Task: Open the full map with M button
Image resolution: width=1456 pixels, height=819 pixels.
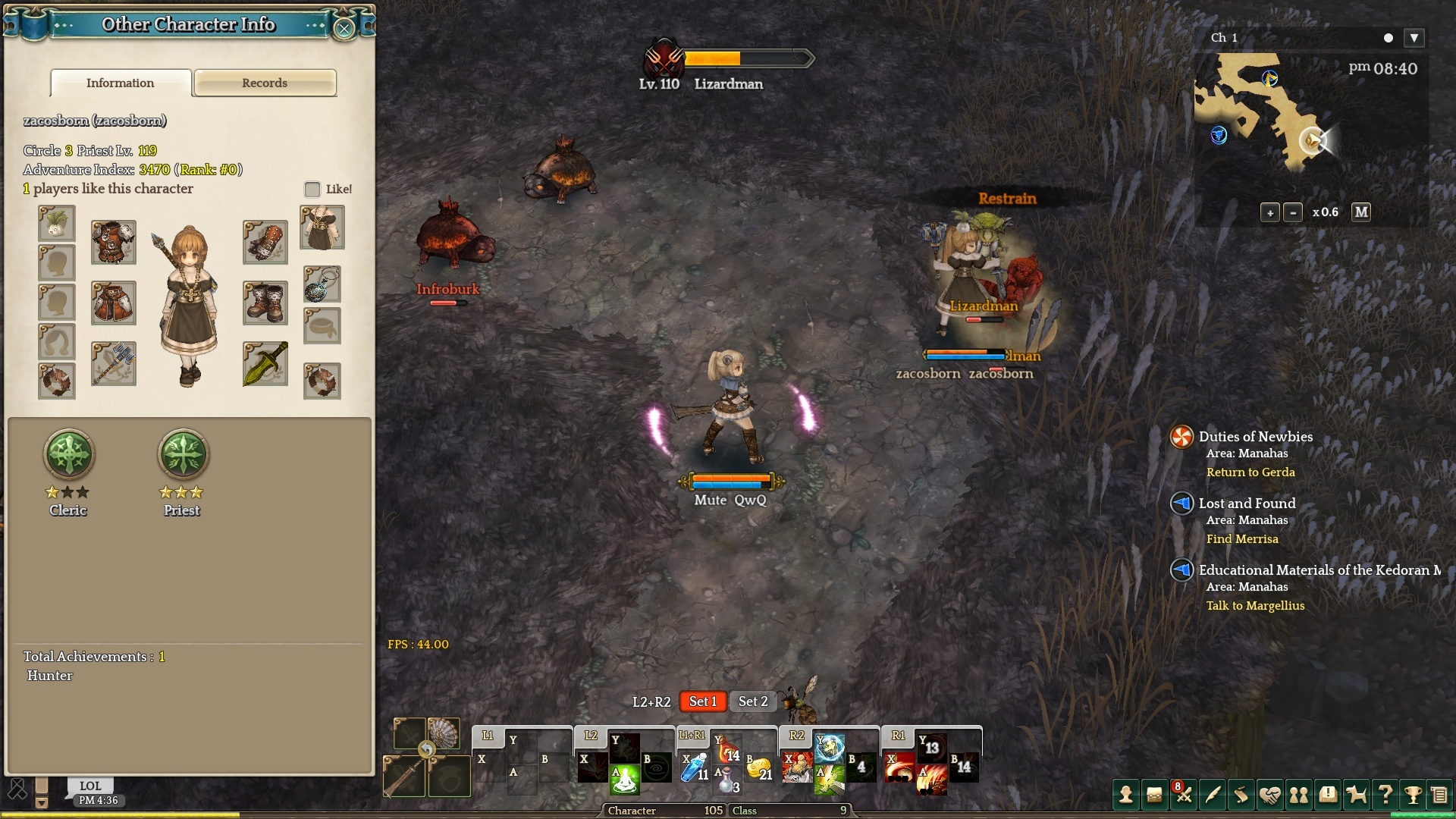Action: pos(1361,212)
